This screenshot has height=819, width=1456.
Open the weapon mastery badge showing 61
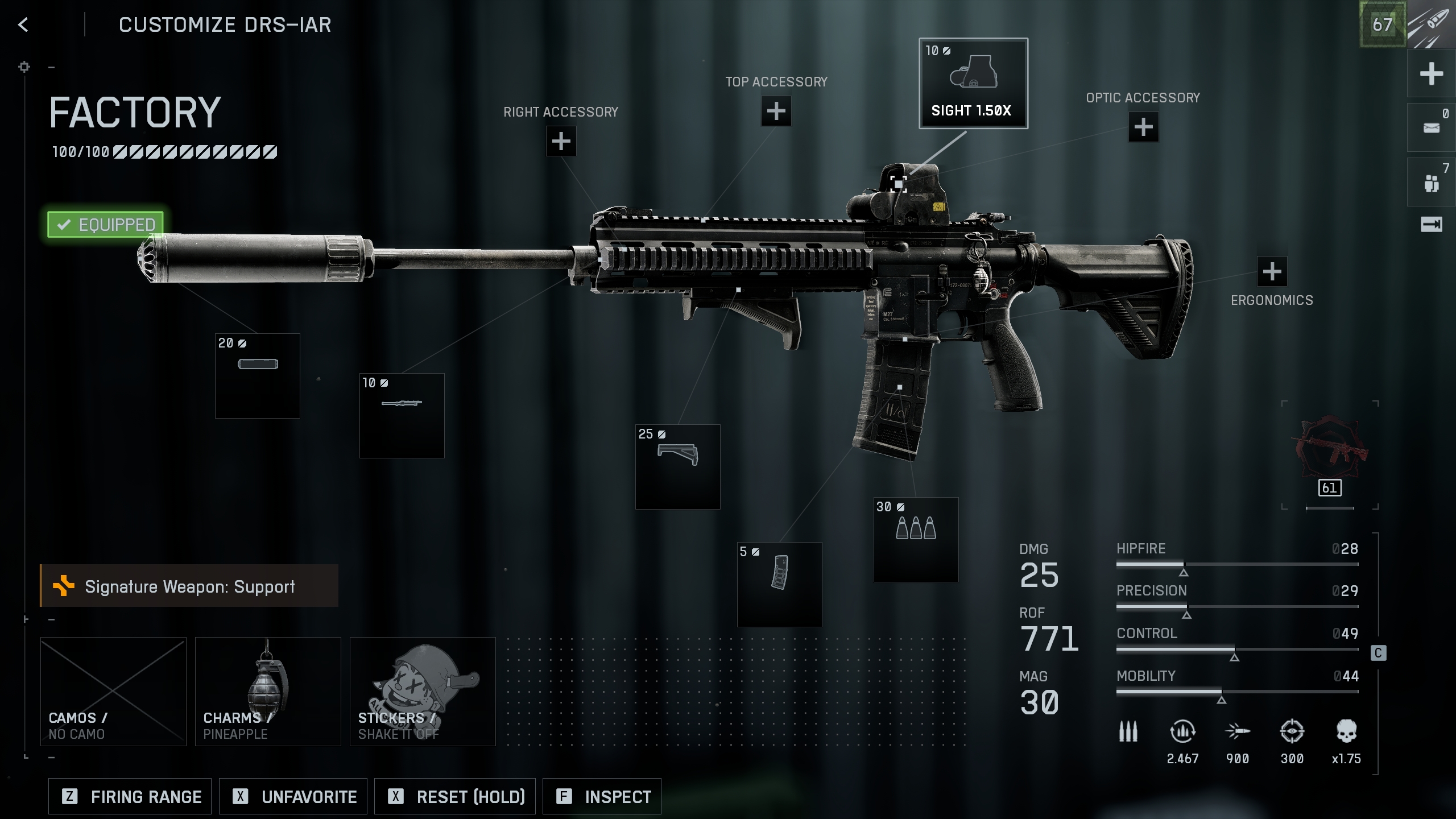click(x=1330, y=455)
